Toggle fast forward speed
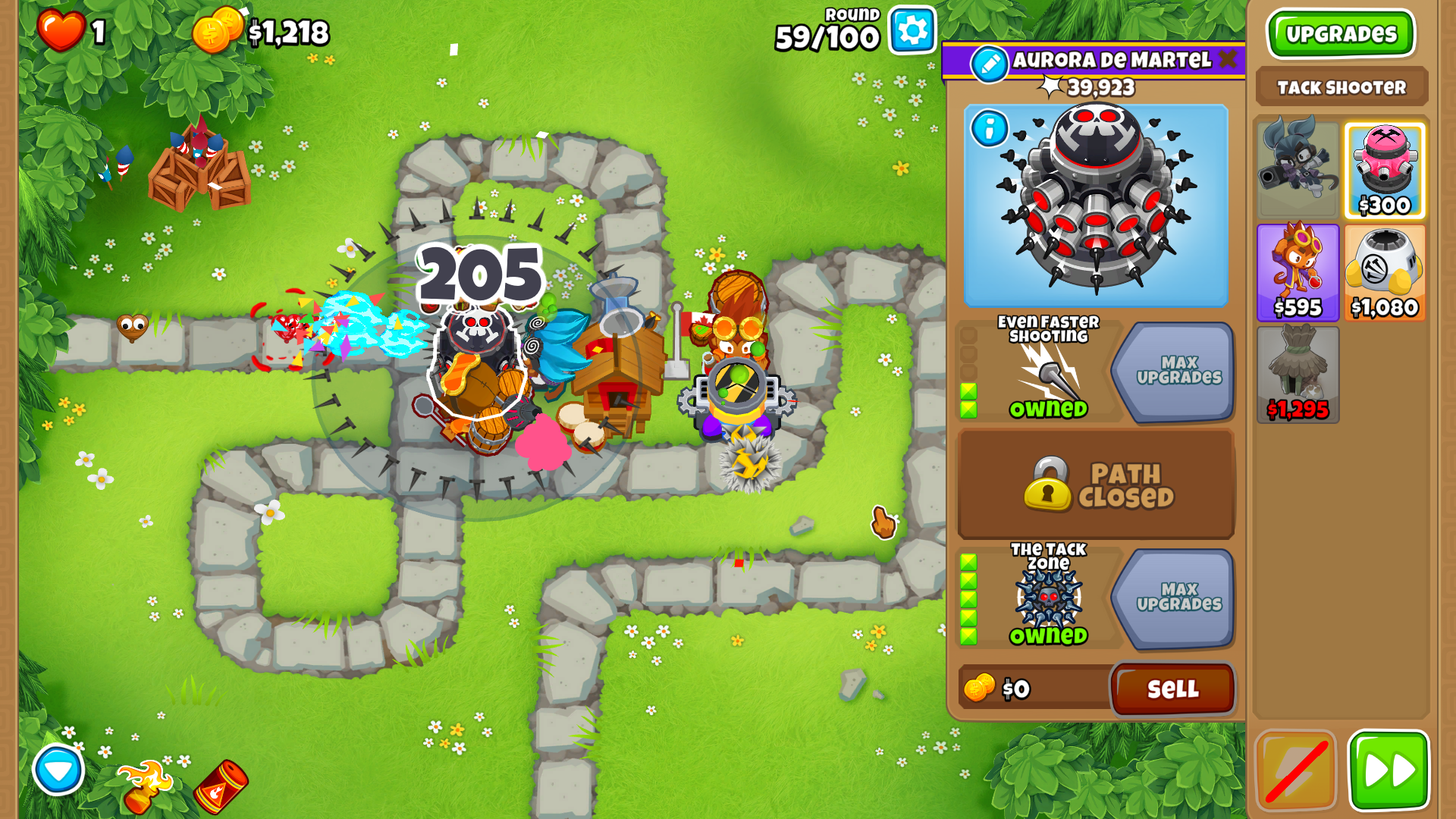1456x819 pixels. coord(1388,770)
